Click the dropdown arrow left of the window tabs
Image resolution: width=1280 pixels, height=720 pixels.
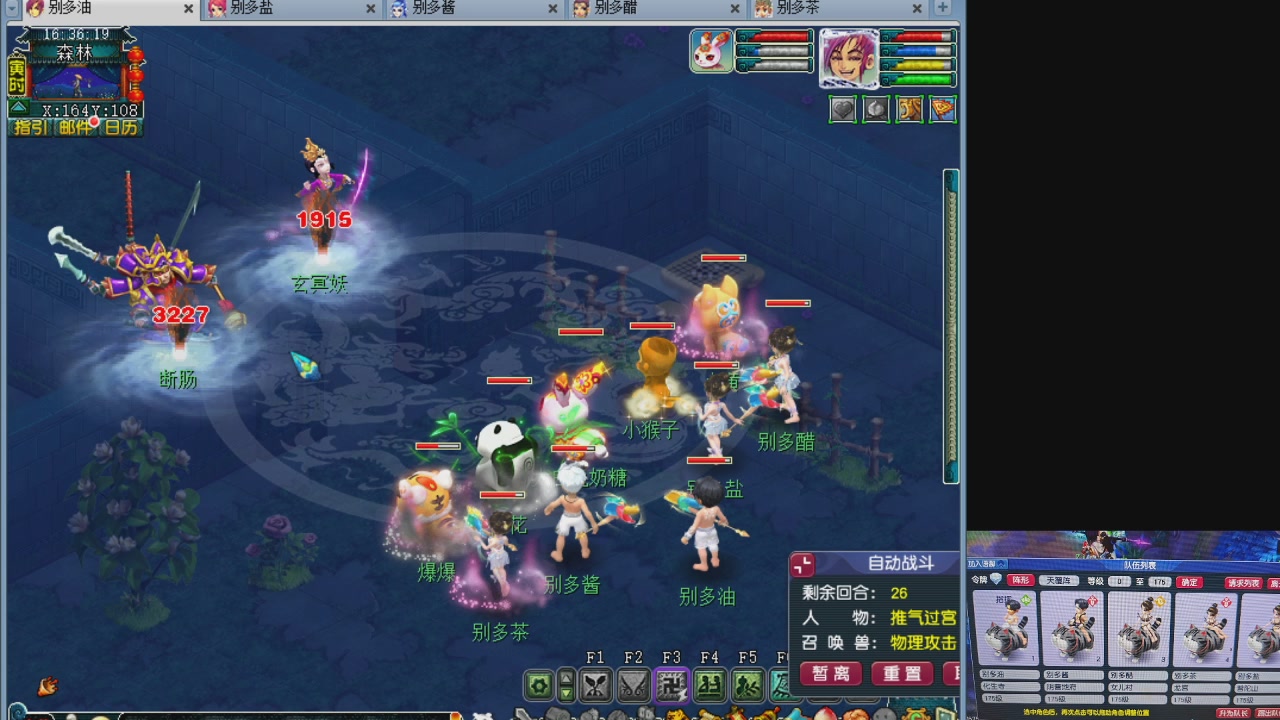(x=11, y=8)
